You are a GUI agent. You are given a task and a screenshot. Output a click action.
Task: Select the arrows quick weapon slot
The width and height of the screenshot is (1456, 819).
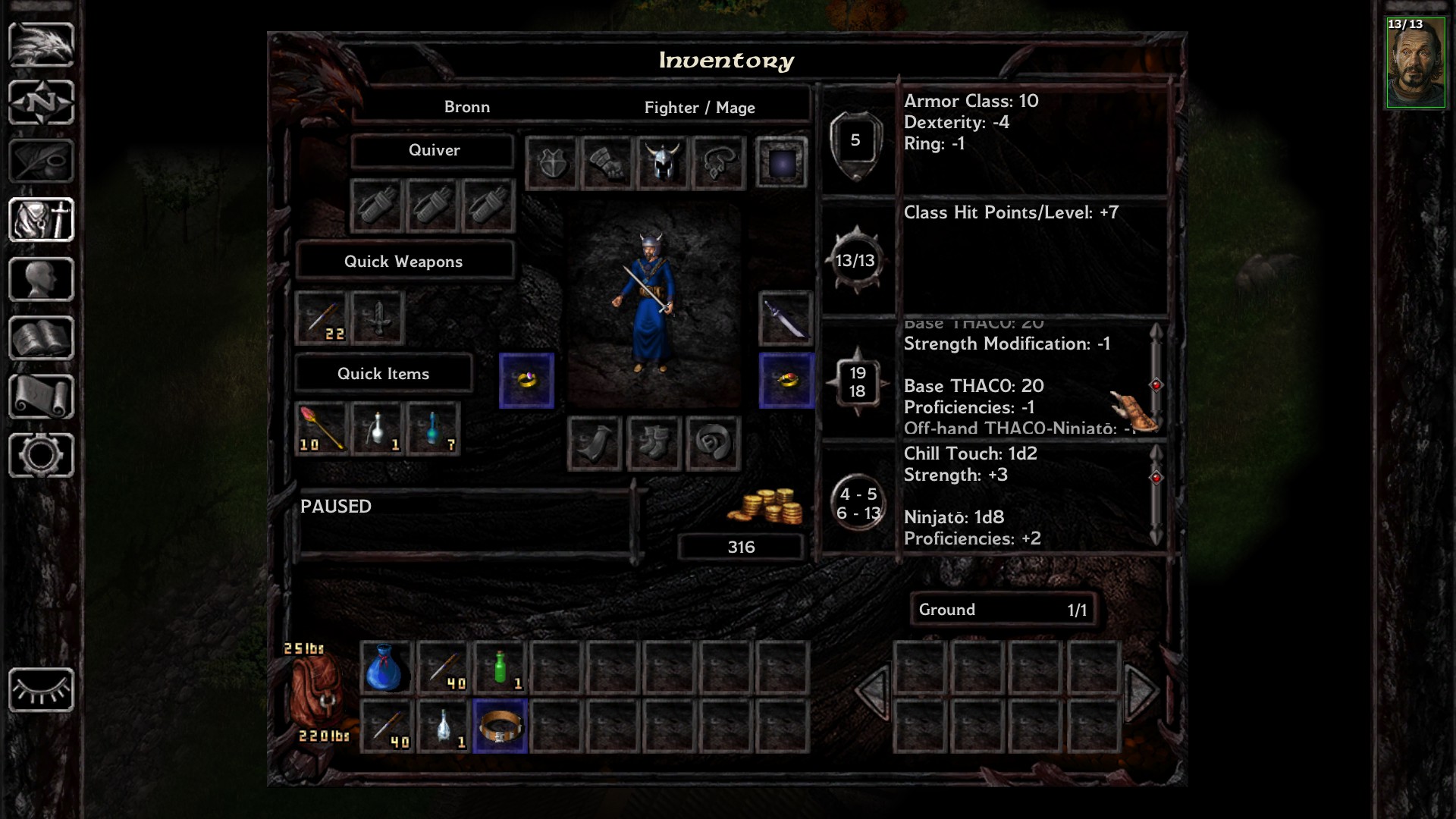tap(322, 318)
